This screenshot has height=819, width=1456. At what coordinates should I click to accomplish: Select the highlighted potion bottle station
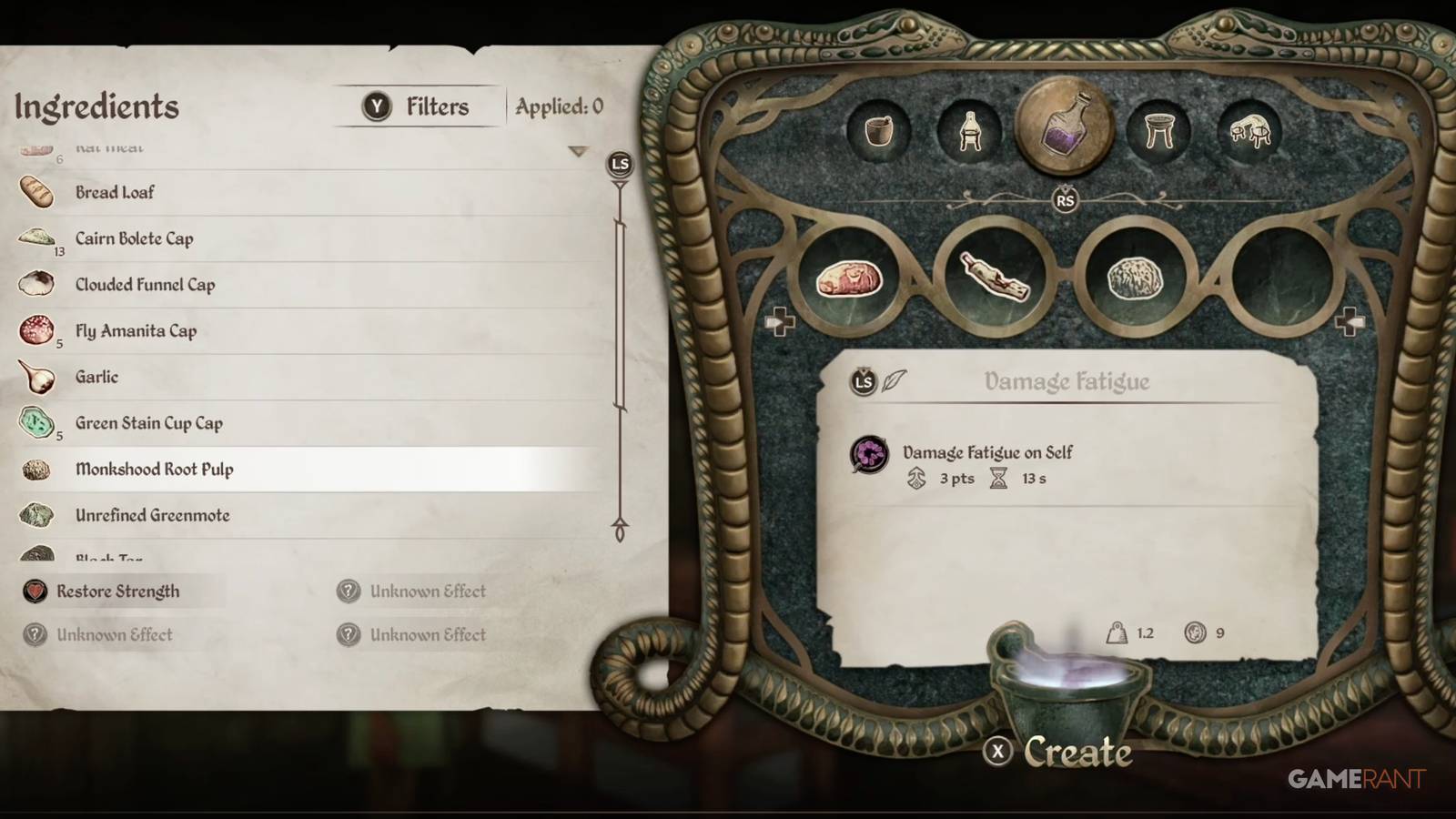click(1067, 126)
